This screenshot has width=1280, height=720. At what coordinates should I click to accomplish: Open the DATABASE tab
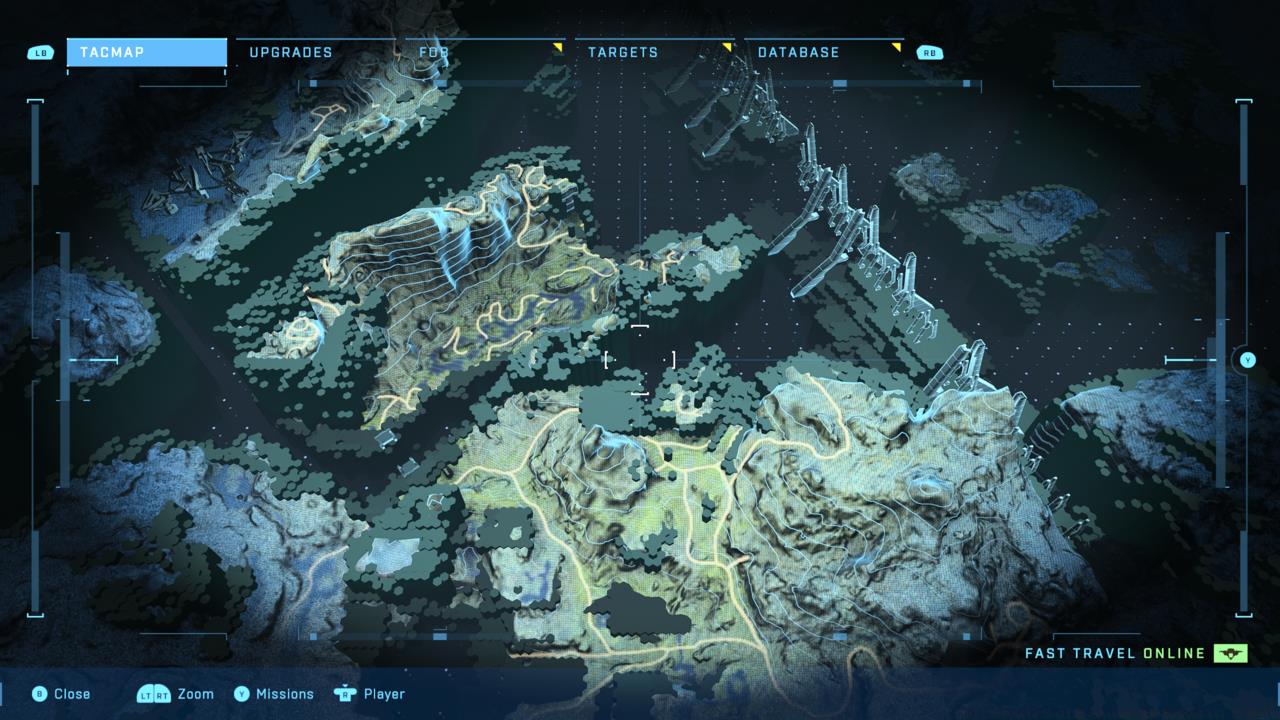[800, 52]
